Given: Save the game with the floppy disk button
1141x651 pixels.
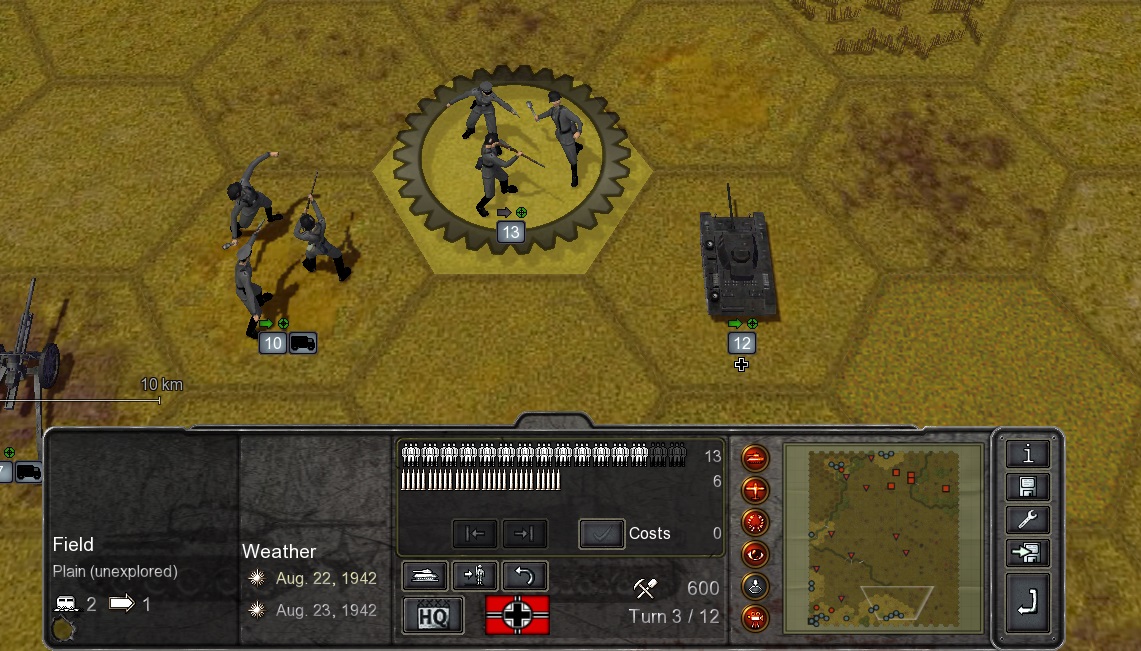Looking at the screenshot, I should point(1027,487).
